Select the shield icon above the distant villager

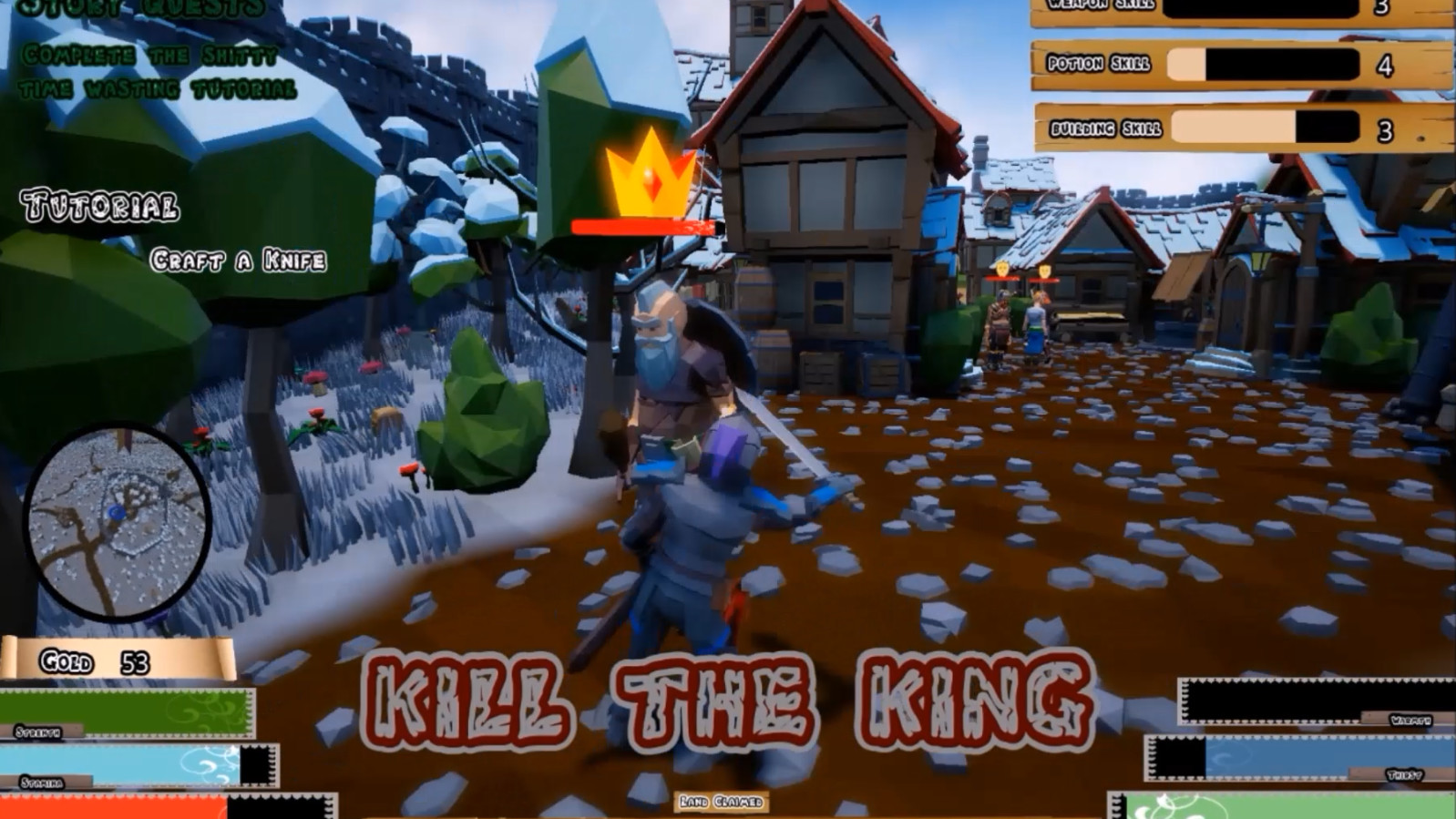point(1002,267)
